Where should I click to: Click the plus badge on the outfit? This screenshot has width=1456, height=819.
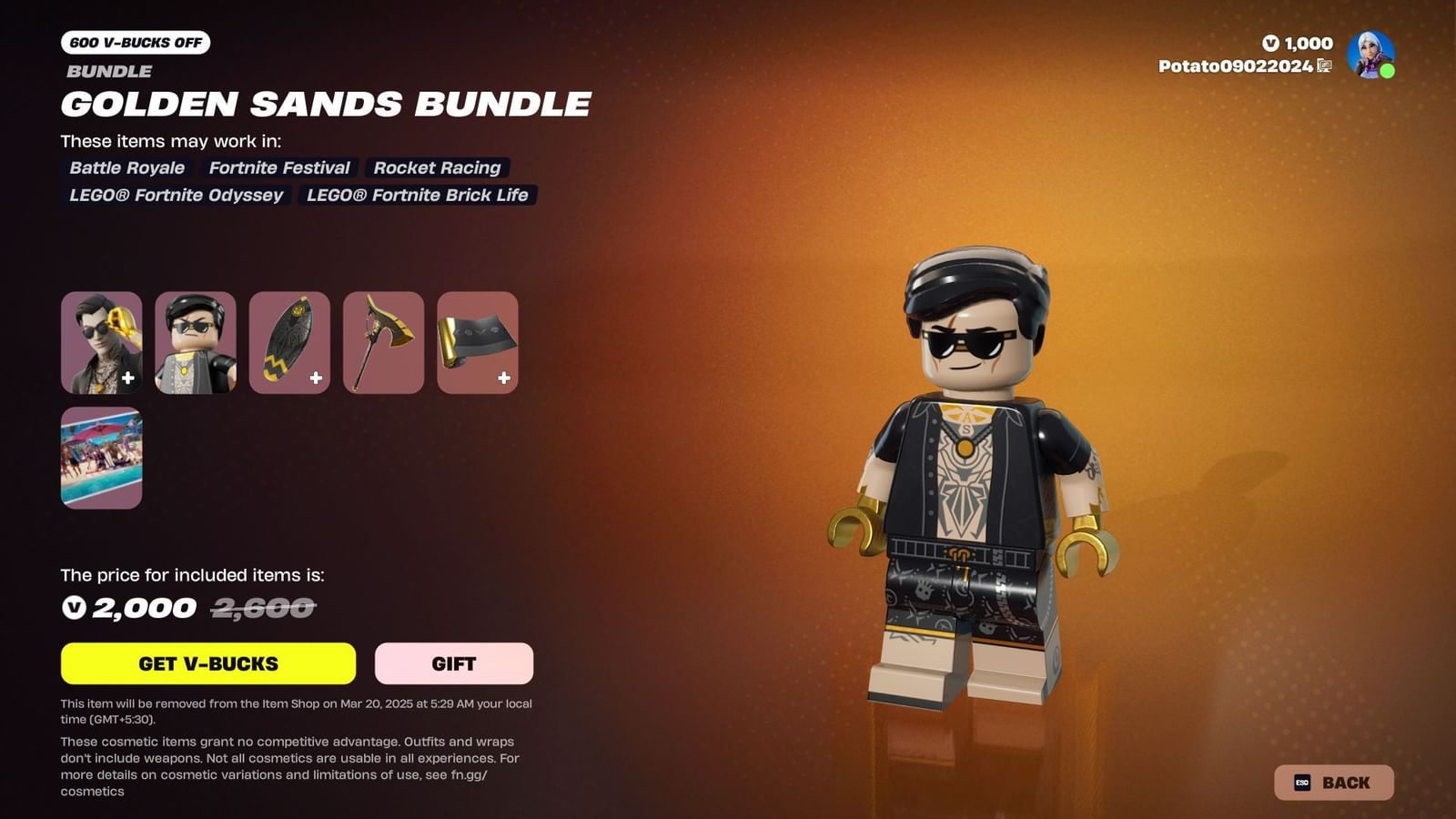(x=129, y=376)
